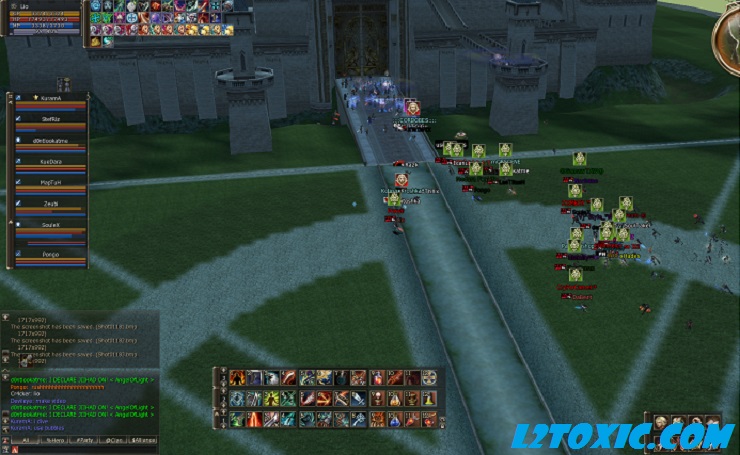Select party member KukDora

pos(50,162)
